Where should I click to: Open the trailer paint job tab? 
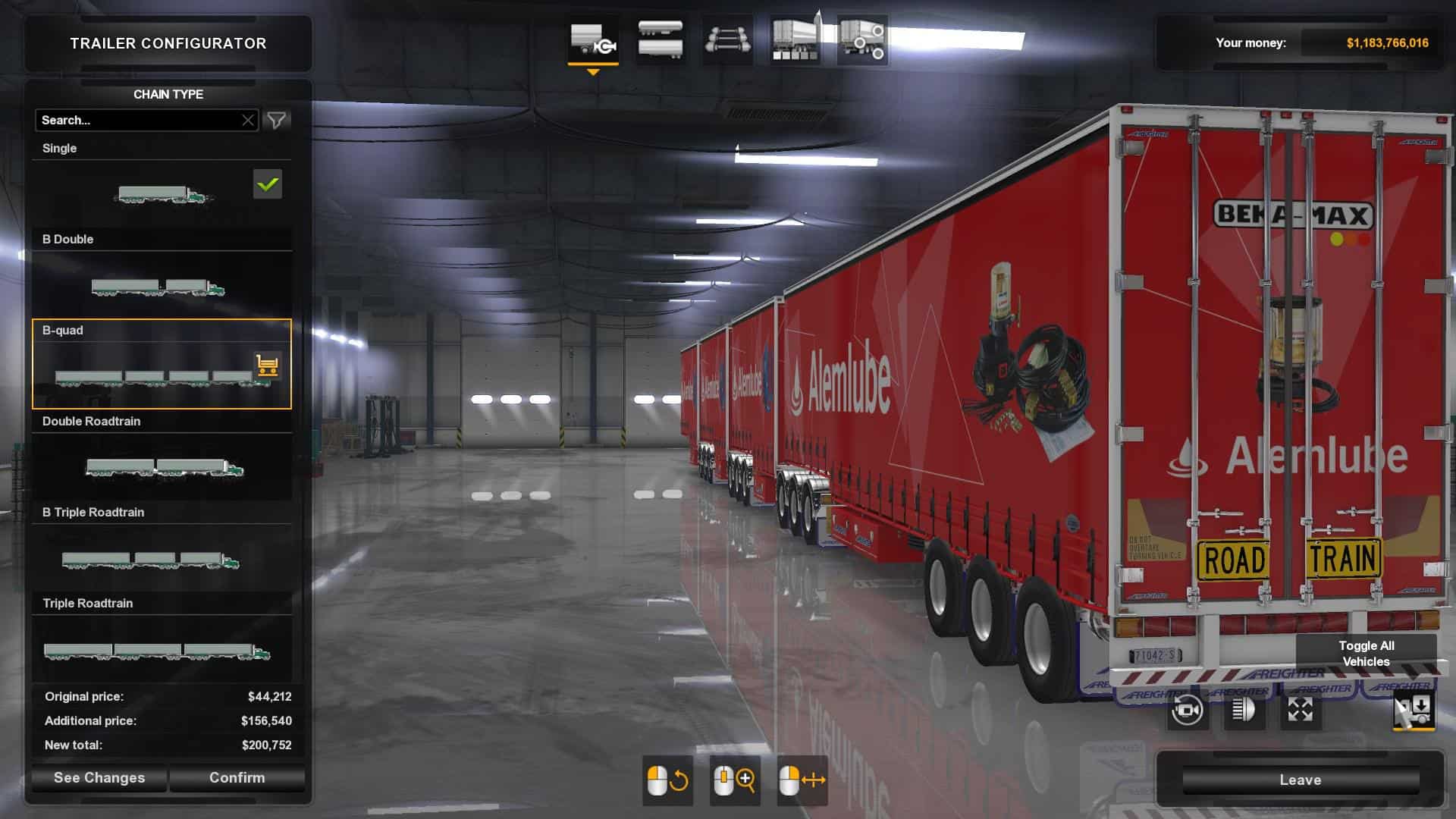point(795,39)
